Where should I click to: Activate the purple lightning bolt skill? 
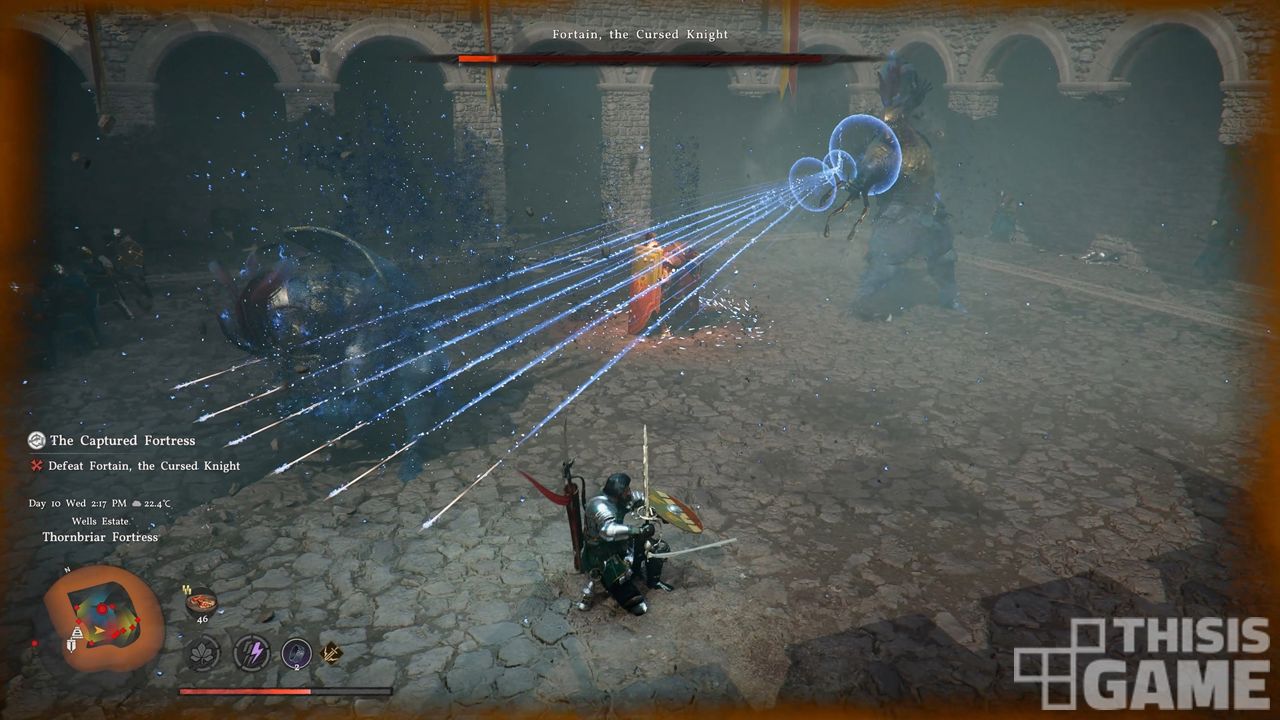(x=251, y=653)
